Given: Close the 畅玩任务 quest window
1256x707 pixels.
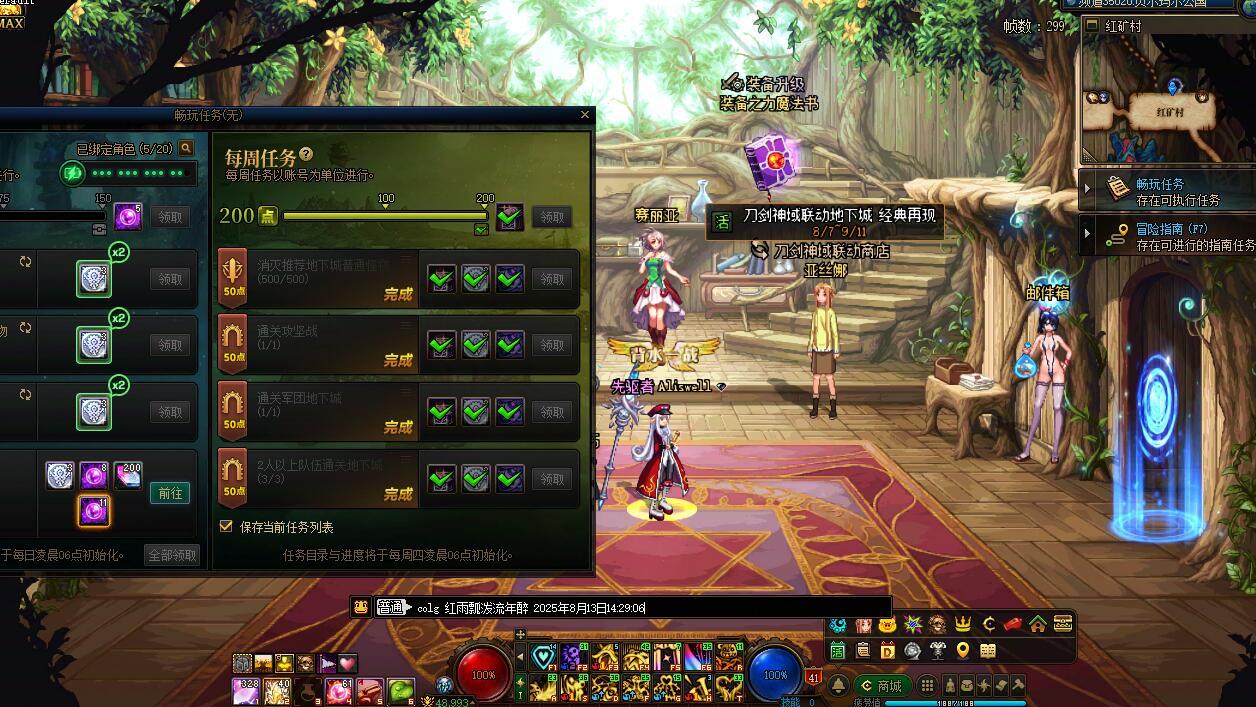Looking at the screenshot, I should 585,115.
